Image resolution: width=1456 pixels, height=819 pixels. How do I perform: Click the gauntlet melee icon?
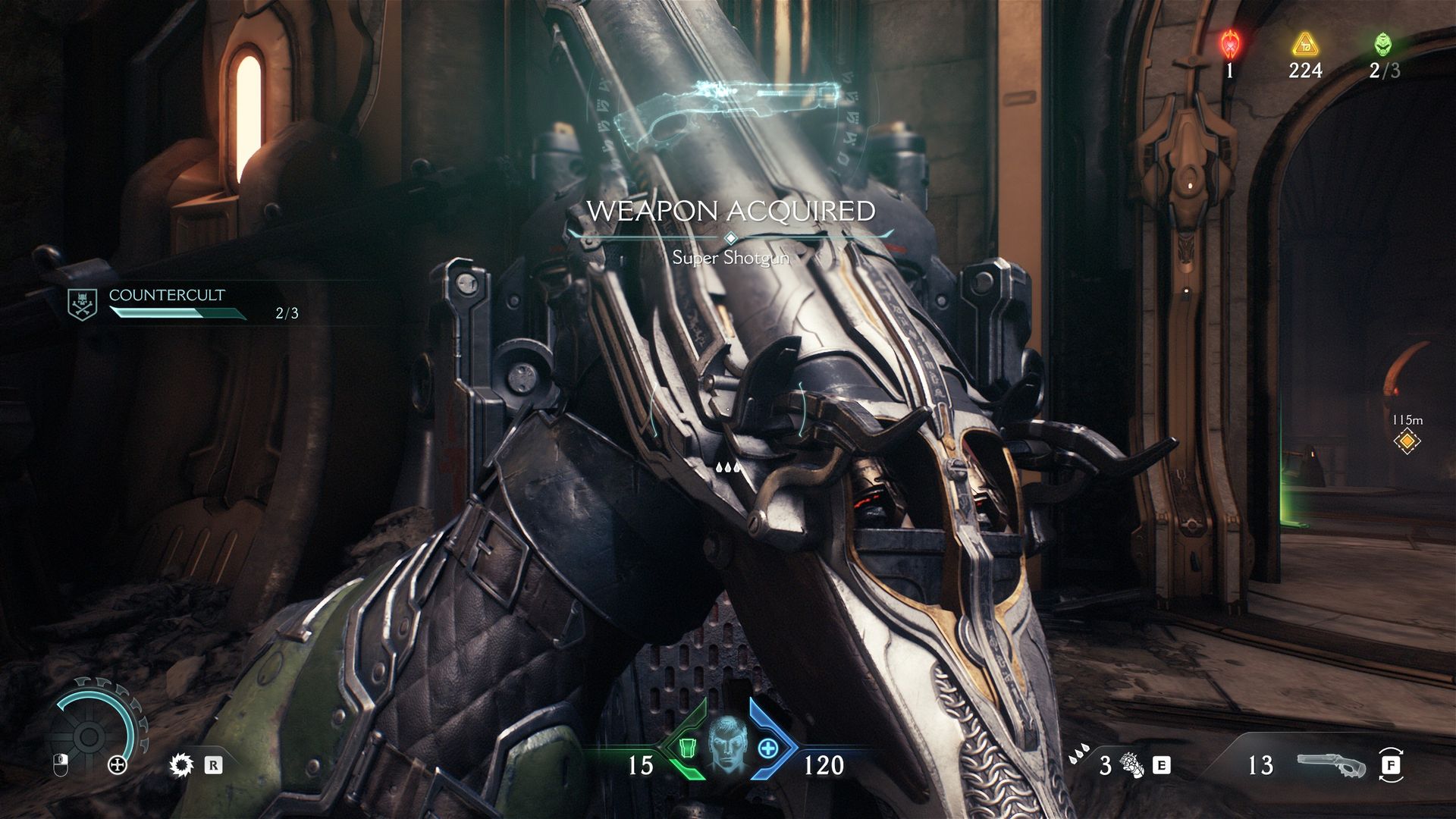1132,764
